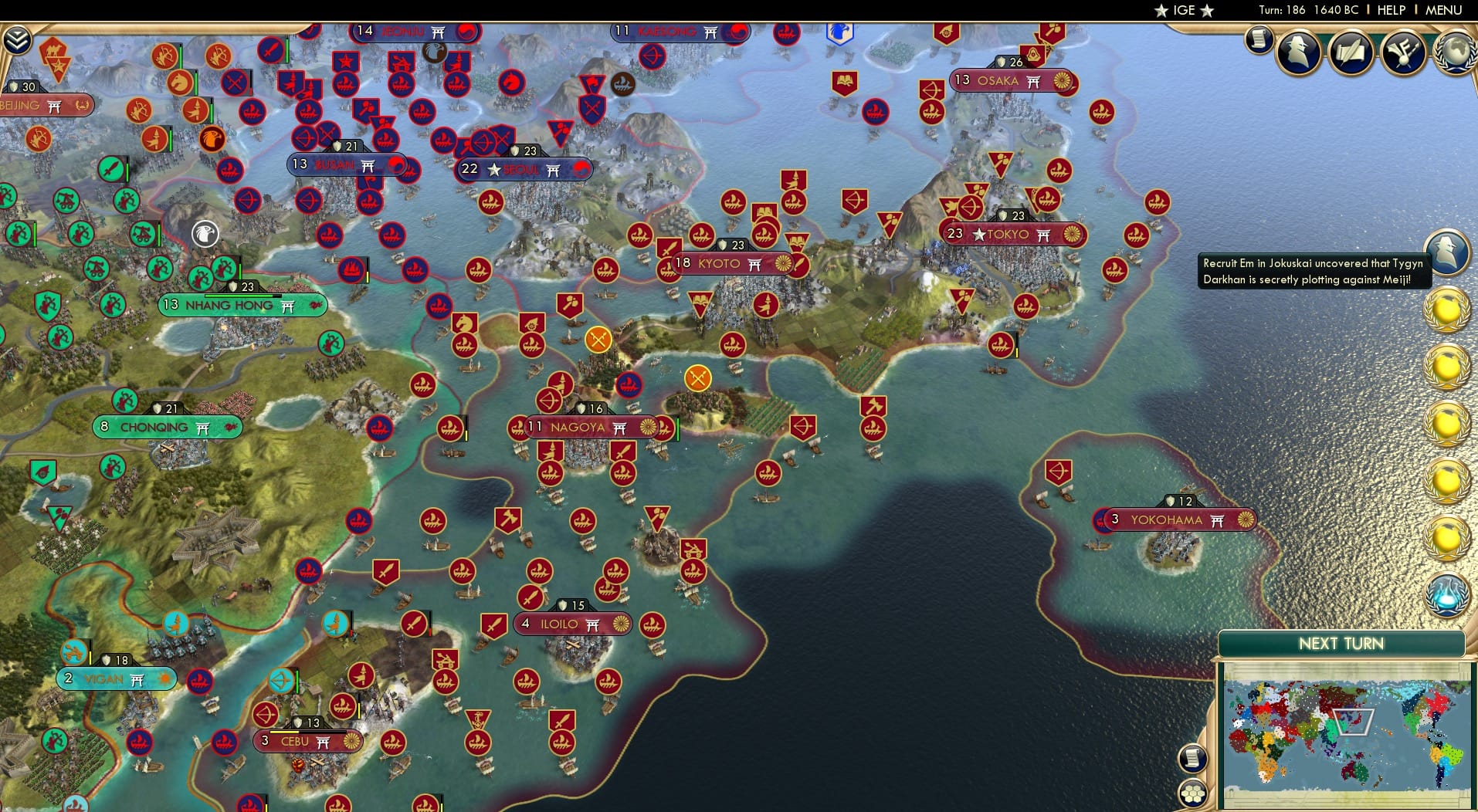
Task: Click the notification log scroll icon top right
Action: point(1259,39)
